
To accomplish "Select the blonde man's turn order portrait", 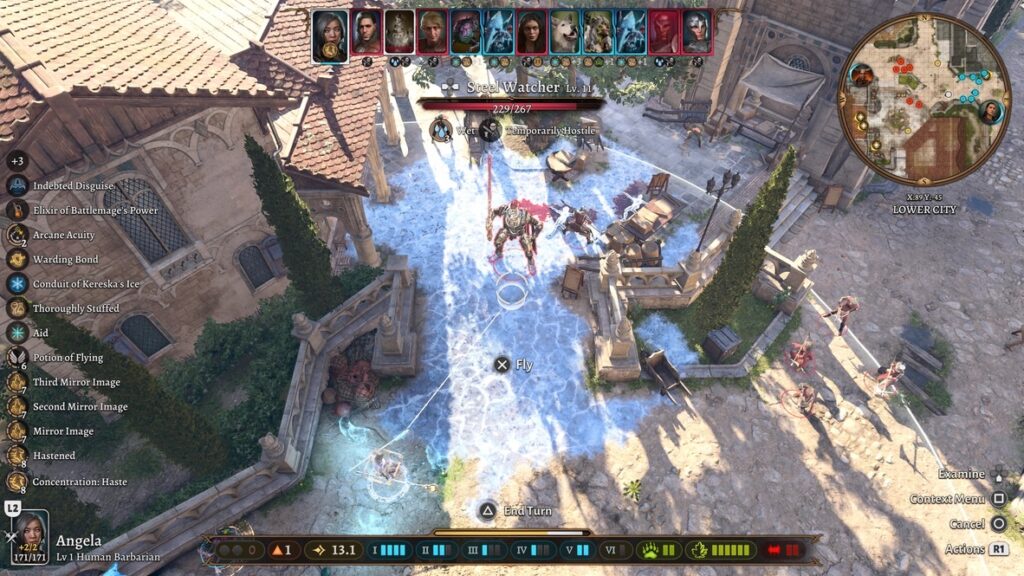I will coord(432,33).
